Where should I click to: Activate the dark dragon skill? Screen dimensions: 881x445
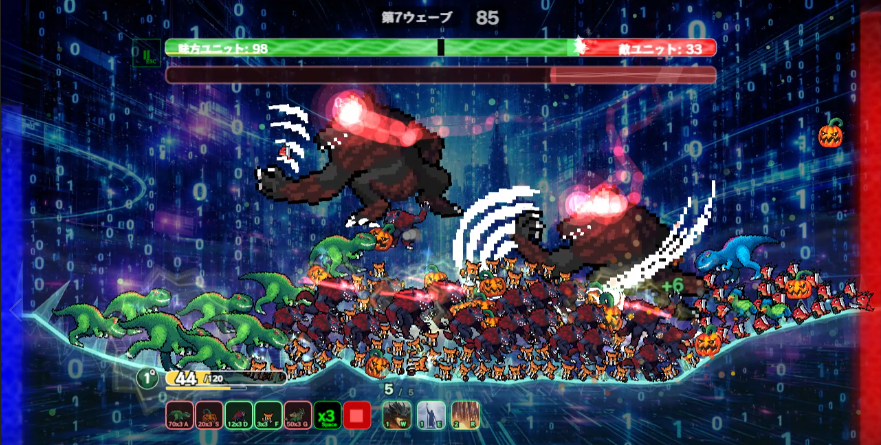397,415
